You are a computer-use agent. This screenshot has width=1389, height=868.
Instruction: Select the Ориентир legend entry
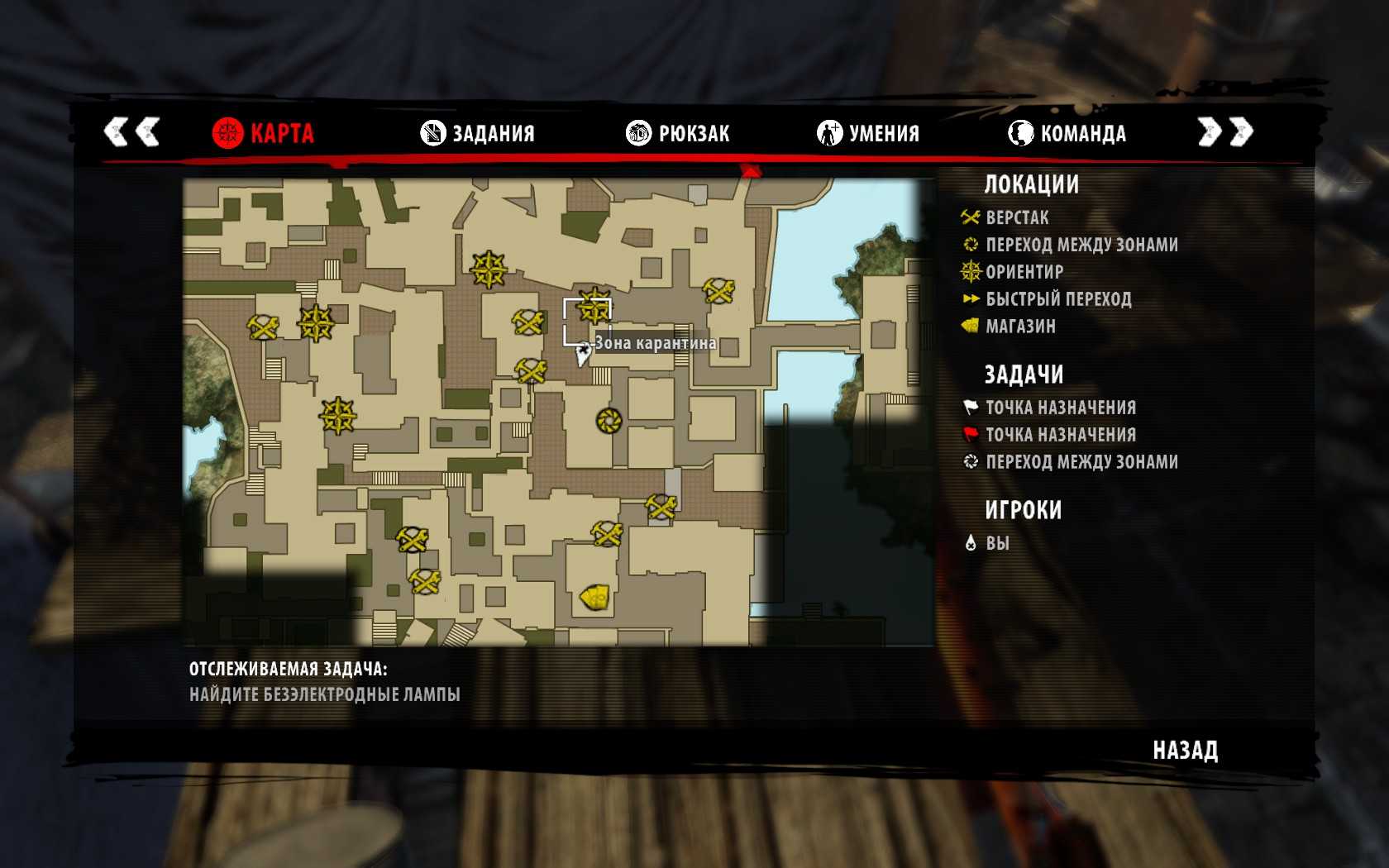pyautogui.click(x=1024, y=272)
